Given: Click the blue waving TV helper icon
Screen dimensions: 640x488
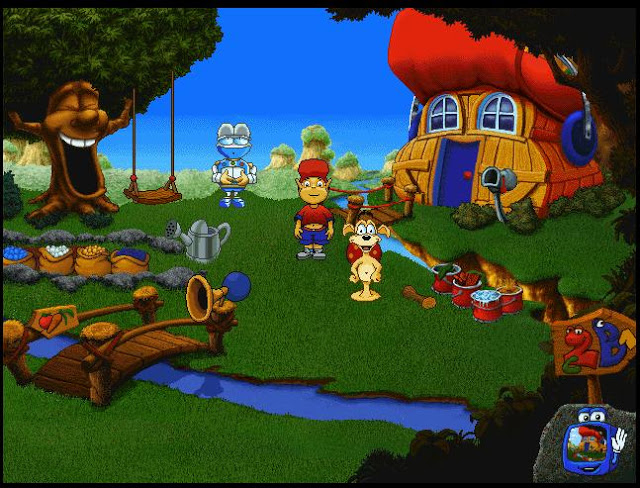Looking at the screenshot, I should coord(587,444).
